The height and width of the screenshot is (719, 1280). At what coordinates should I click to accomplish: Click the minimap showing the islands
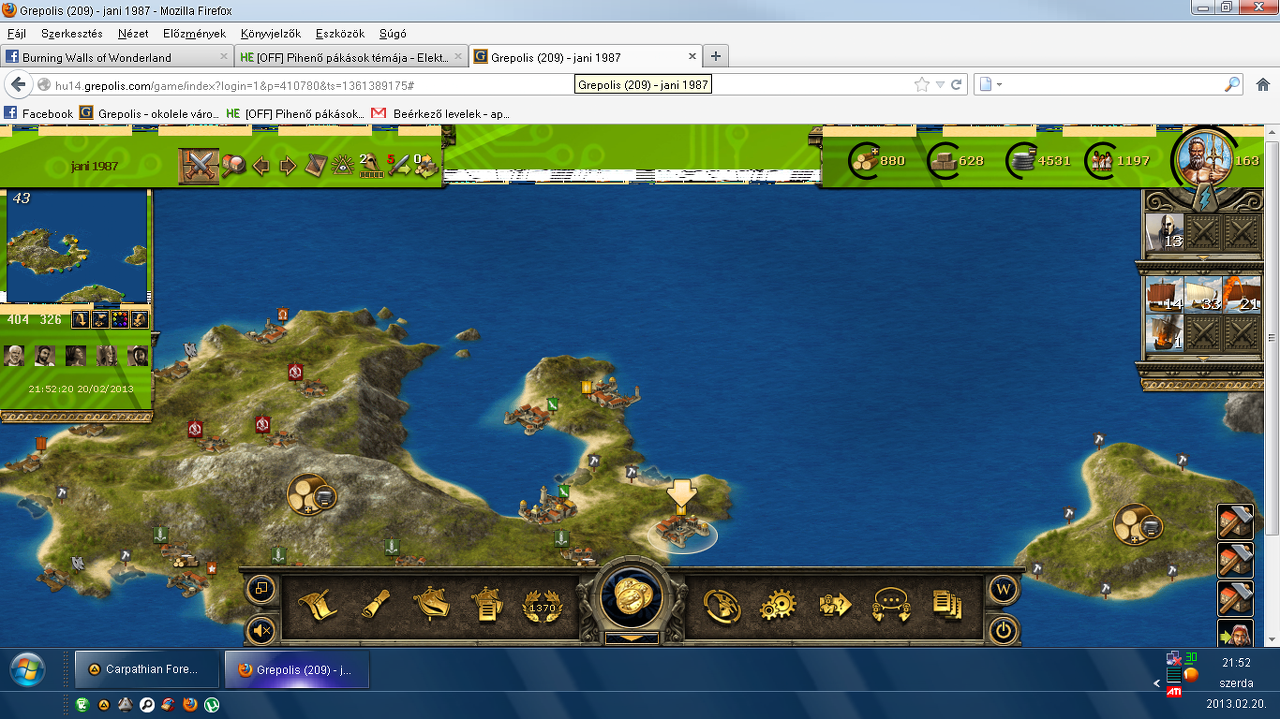pyautogui.click(x=77, y=247)
